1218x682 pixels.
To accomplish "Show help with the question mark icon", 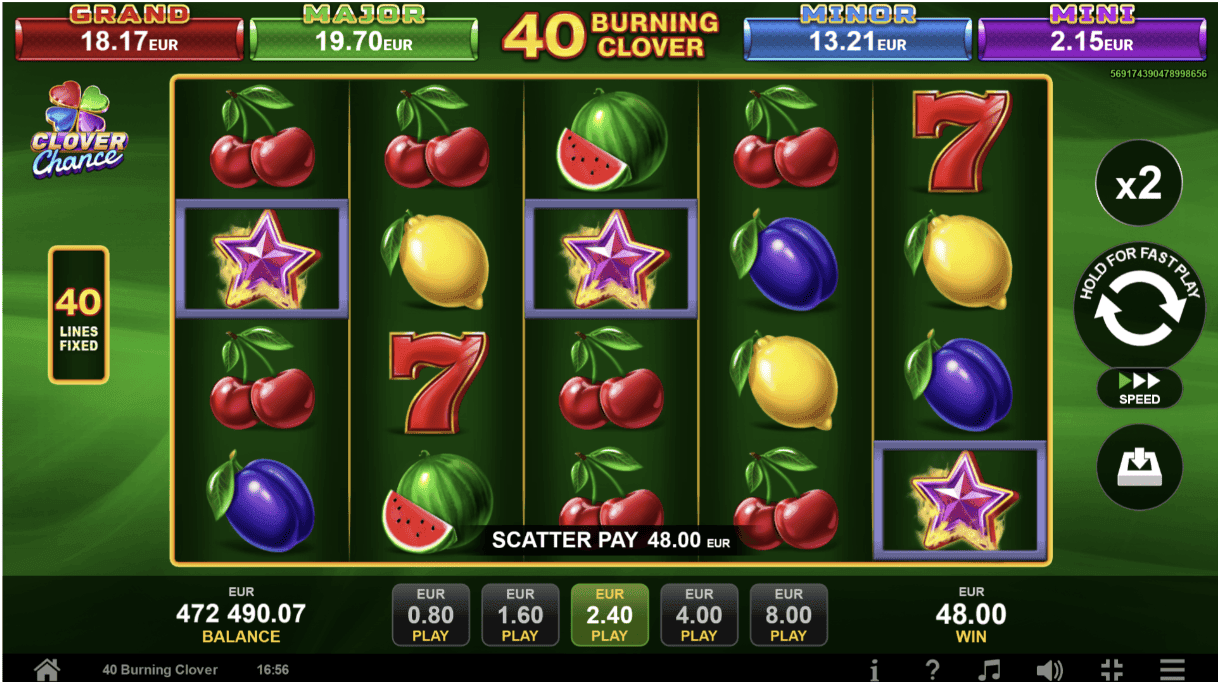I will tap(932, 669).
